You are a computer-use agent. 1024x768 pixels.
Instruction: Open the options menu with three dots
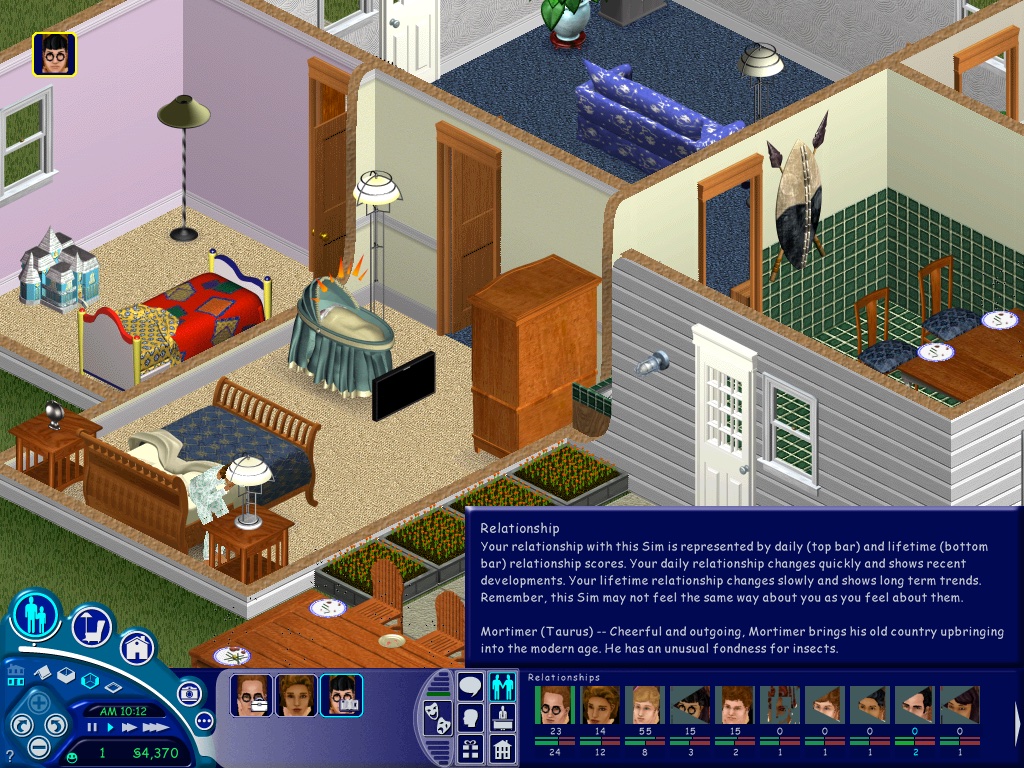coord(205,720)
